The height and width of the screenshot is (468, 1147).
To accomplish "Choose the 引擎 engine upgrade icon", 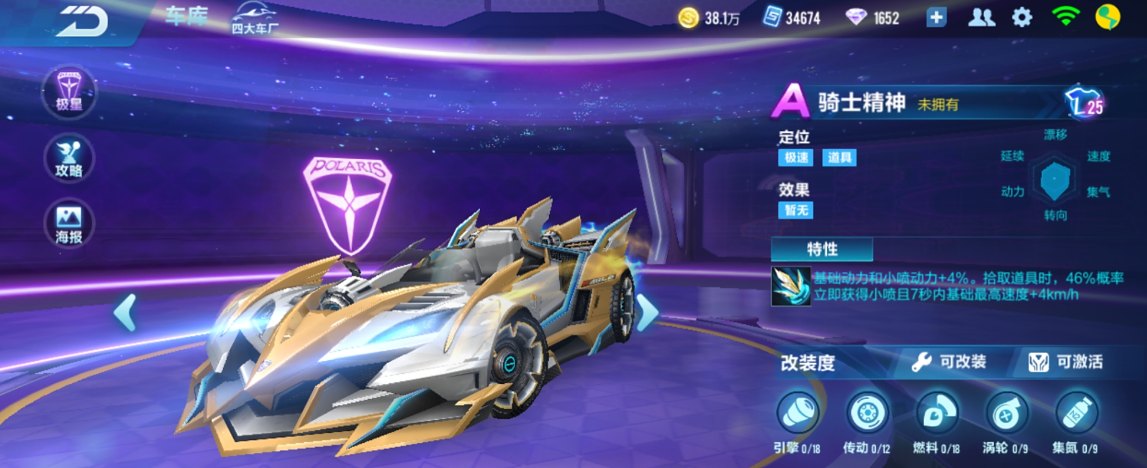I will point(798,413).
